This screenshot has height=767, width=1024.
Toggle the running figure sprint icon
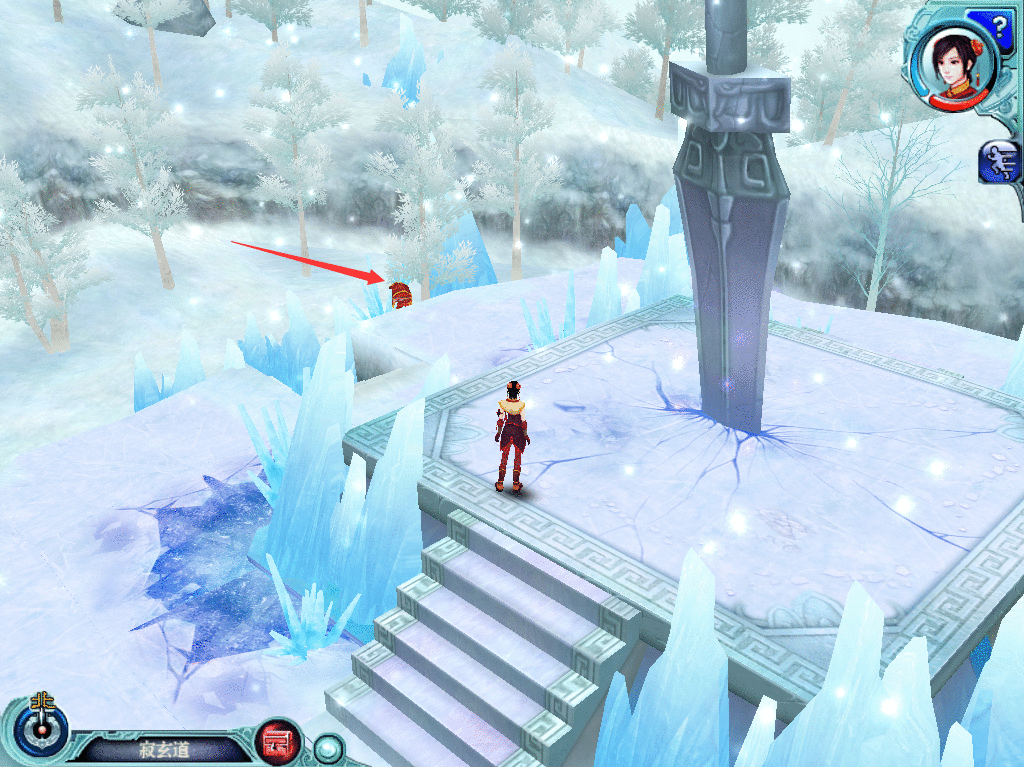[1001, 162]
